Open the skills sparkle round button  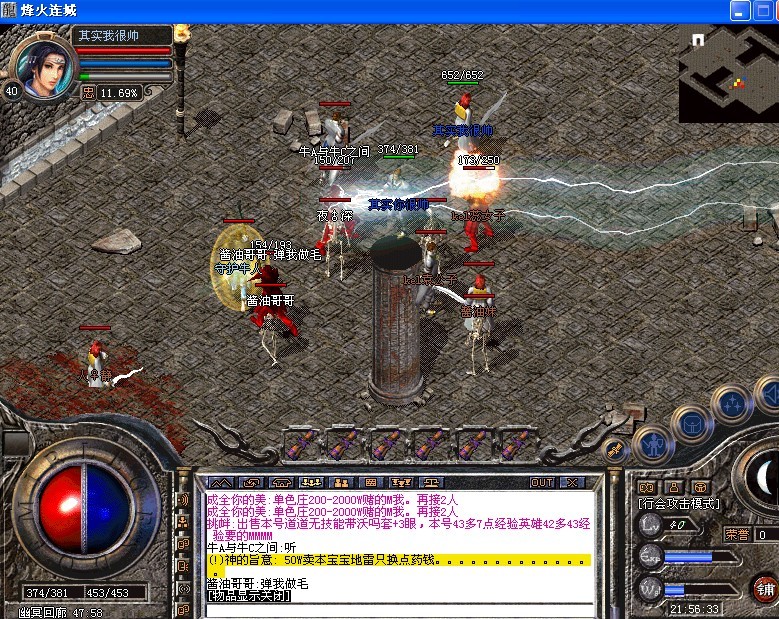point(731,403)
